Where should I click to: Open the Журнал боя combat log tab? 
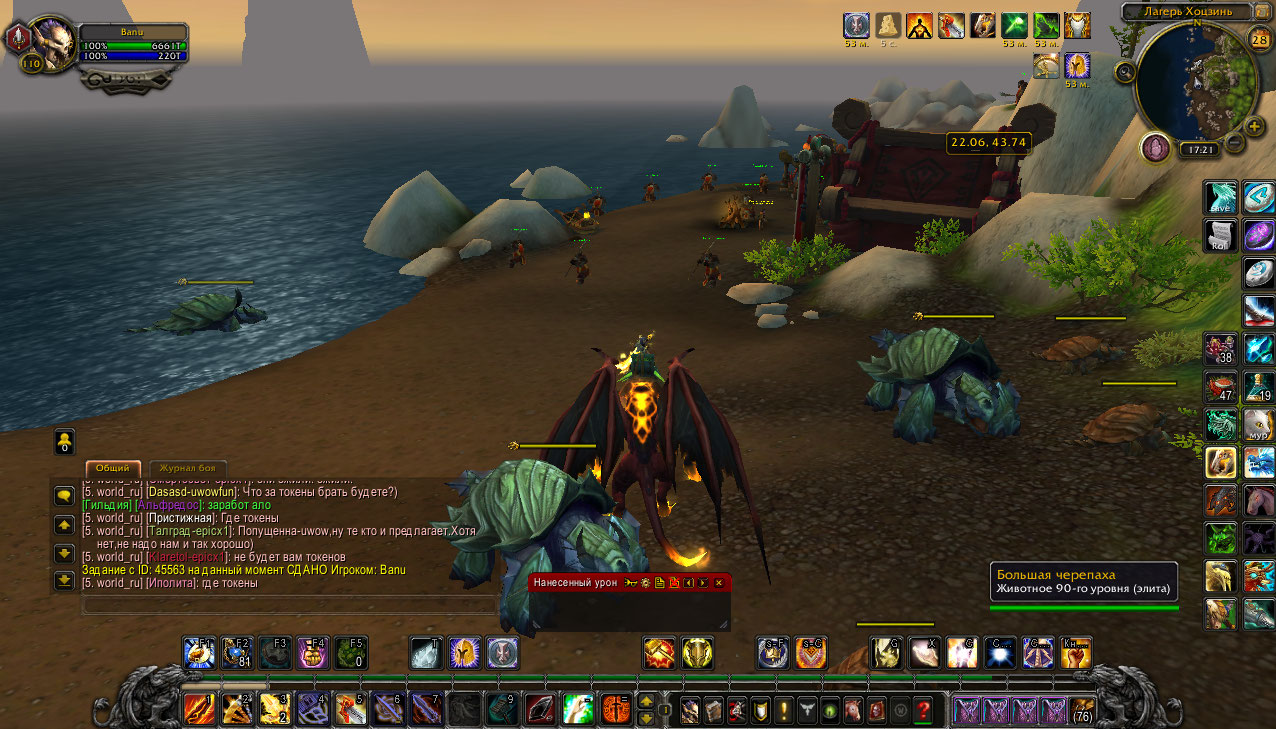click(188, 468)
